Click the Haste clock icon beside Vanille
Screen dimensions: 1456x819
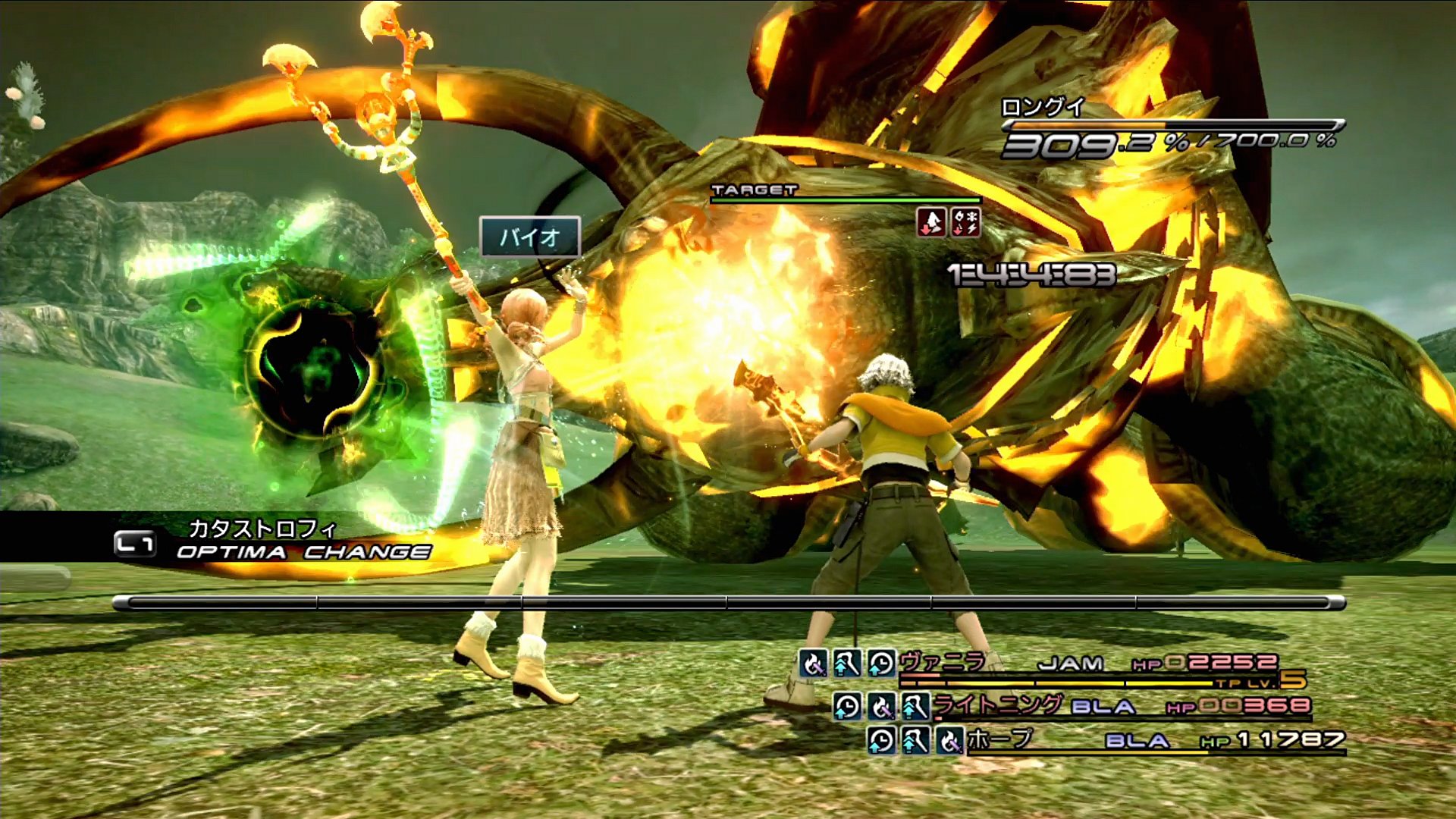[881, 664]
